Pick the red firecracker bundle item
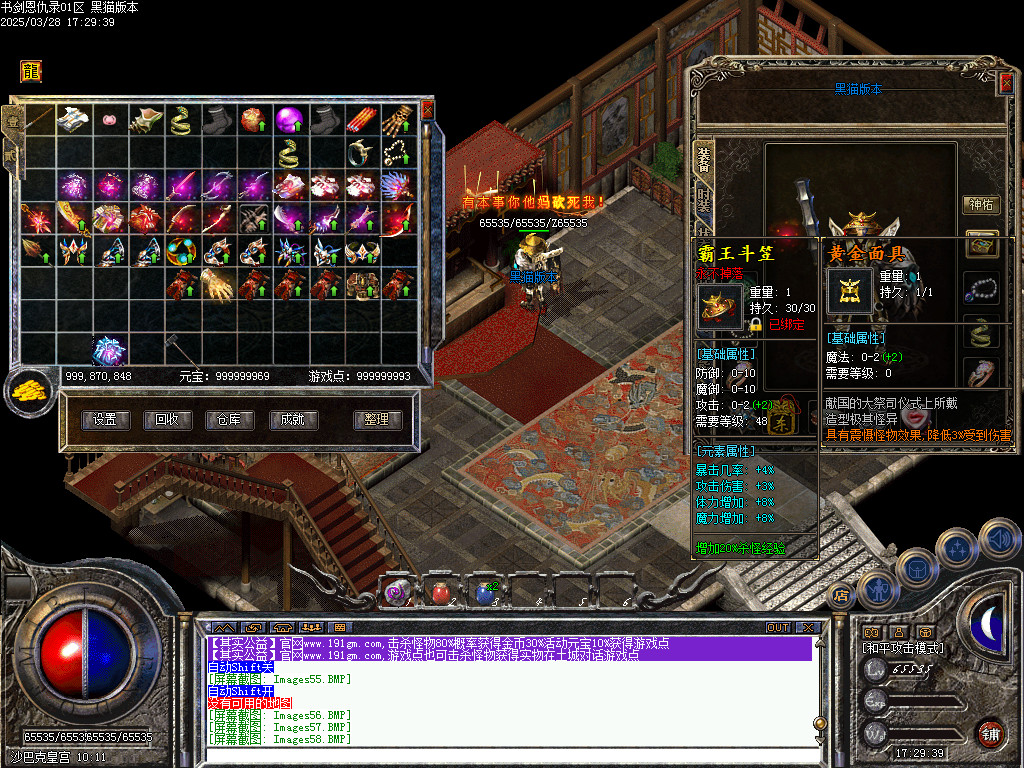 [x=361, y=120]
